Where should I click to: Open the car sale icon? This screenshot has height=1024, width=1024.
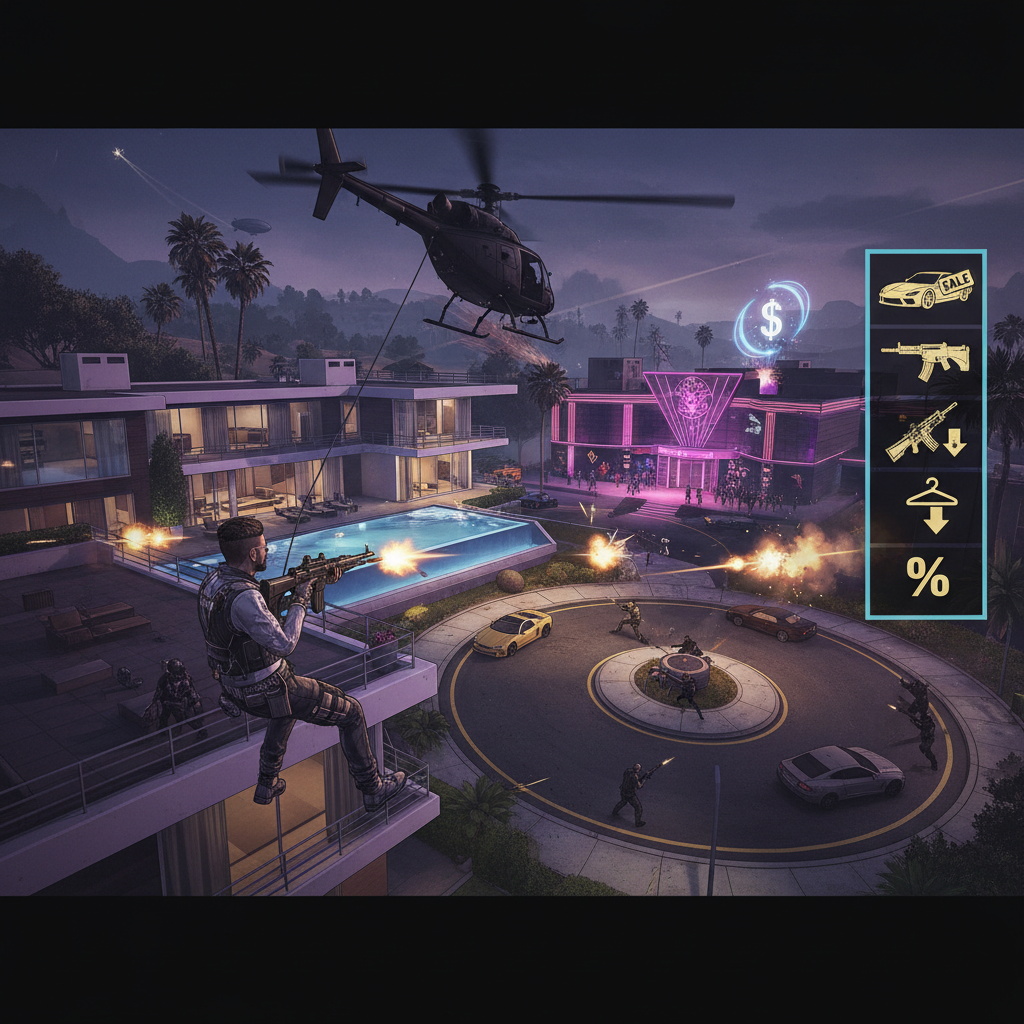(x=925, y=289)
